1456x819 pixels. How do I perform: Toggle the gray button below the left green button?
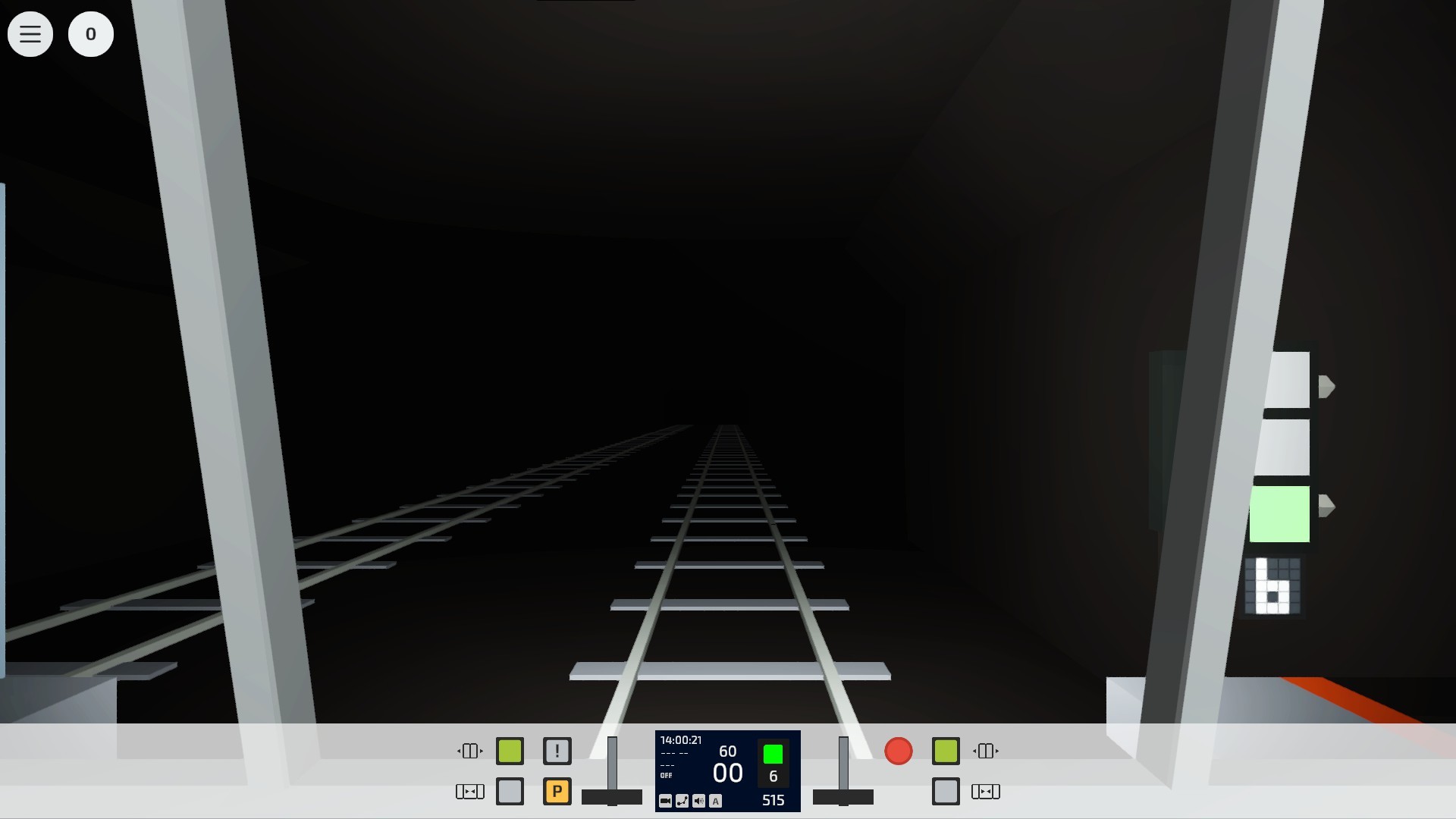(x=510, y=791)
